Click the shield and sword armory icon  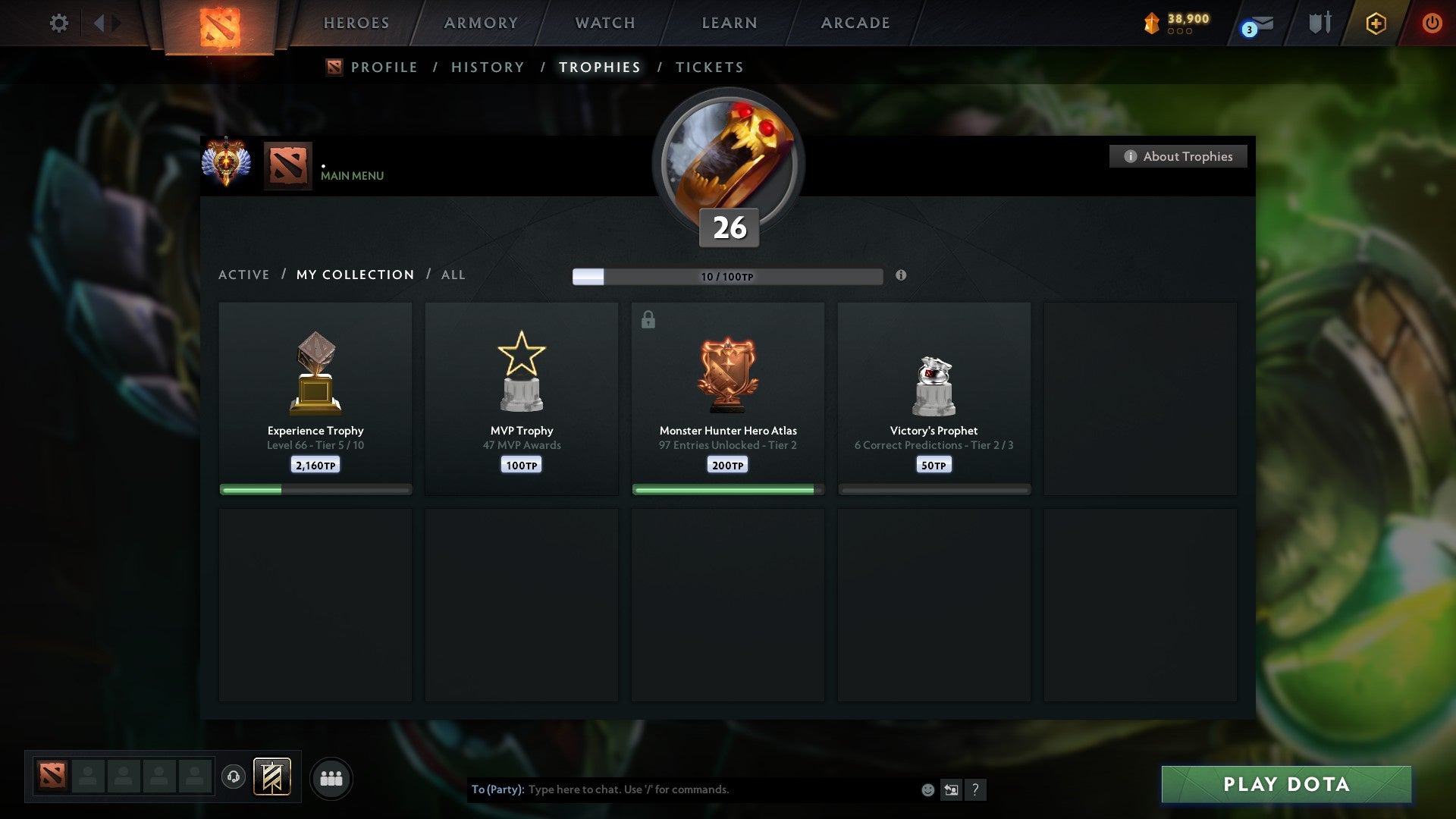pyautogui.click(x=1319, y=23)
